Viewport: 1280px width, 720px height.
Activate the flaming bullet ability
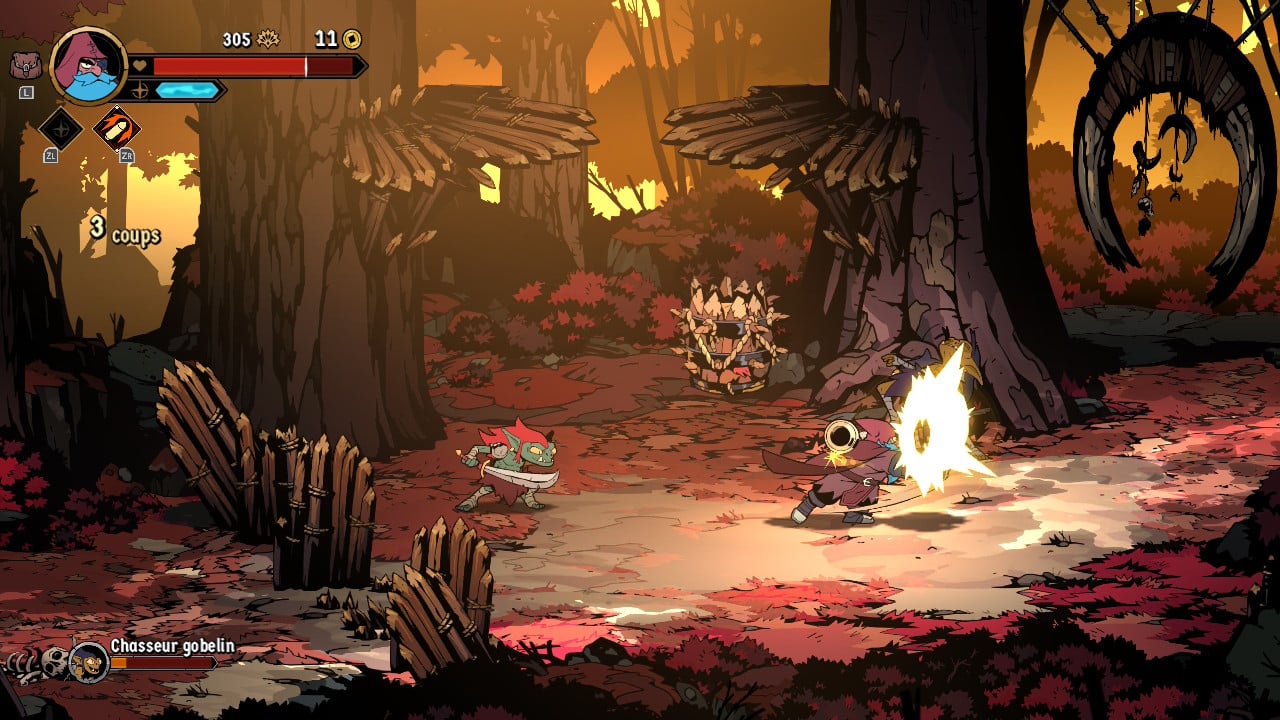click(116, 128)
